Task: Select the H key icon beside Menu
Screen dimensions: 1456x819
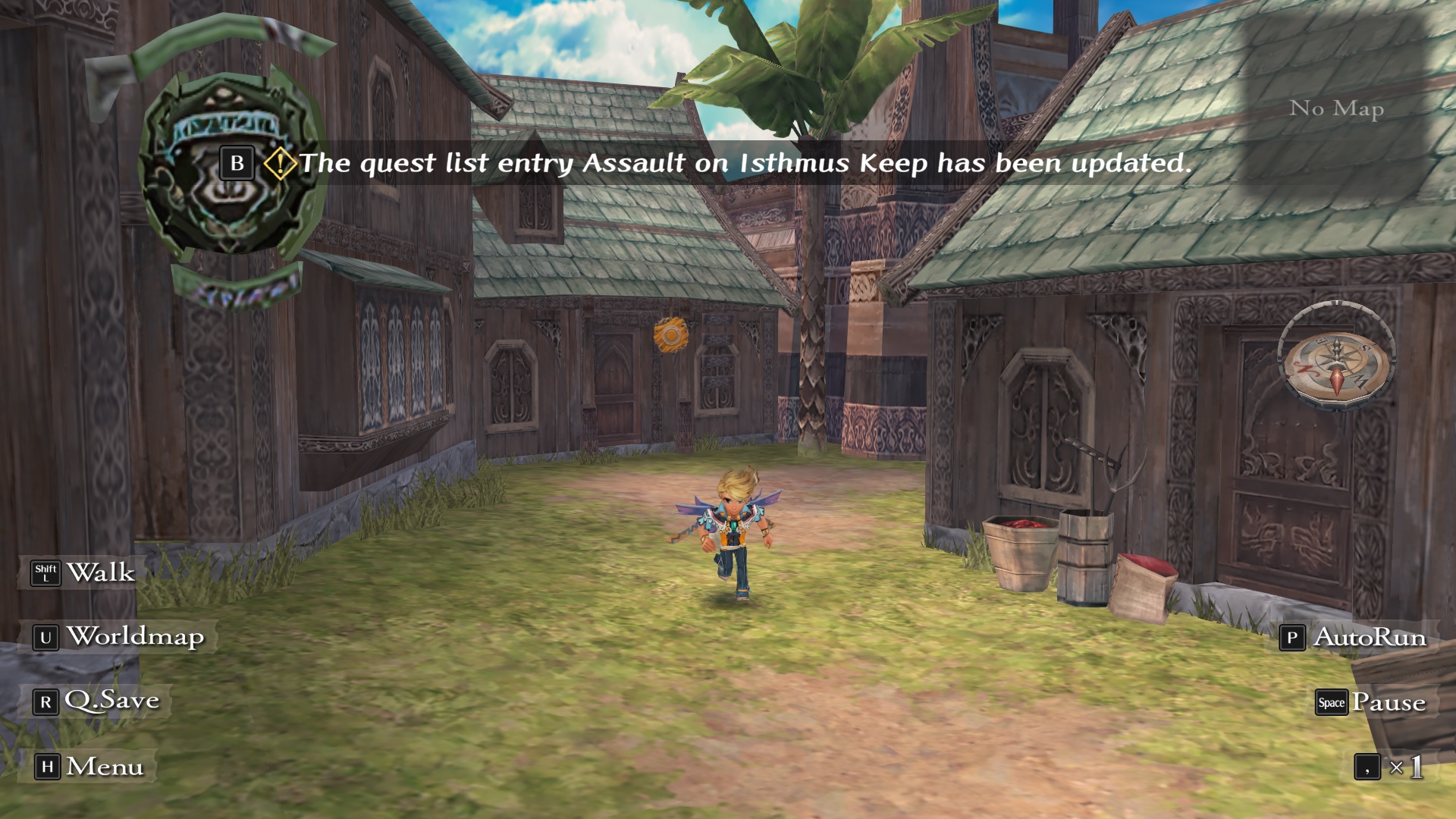Action: [x=46, y=767]
